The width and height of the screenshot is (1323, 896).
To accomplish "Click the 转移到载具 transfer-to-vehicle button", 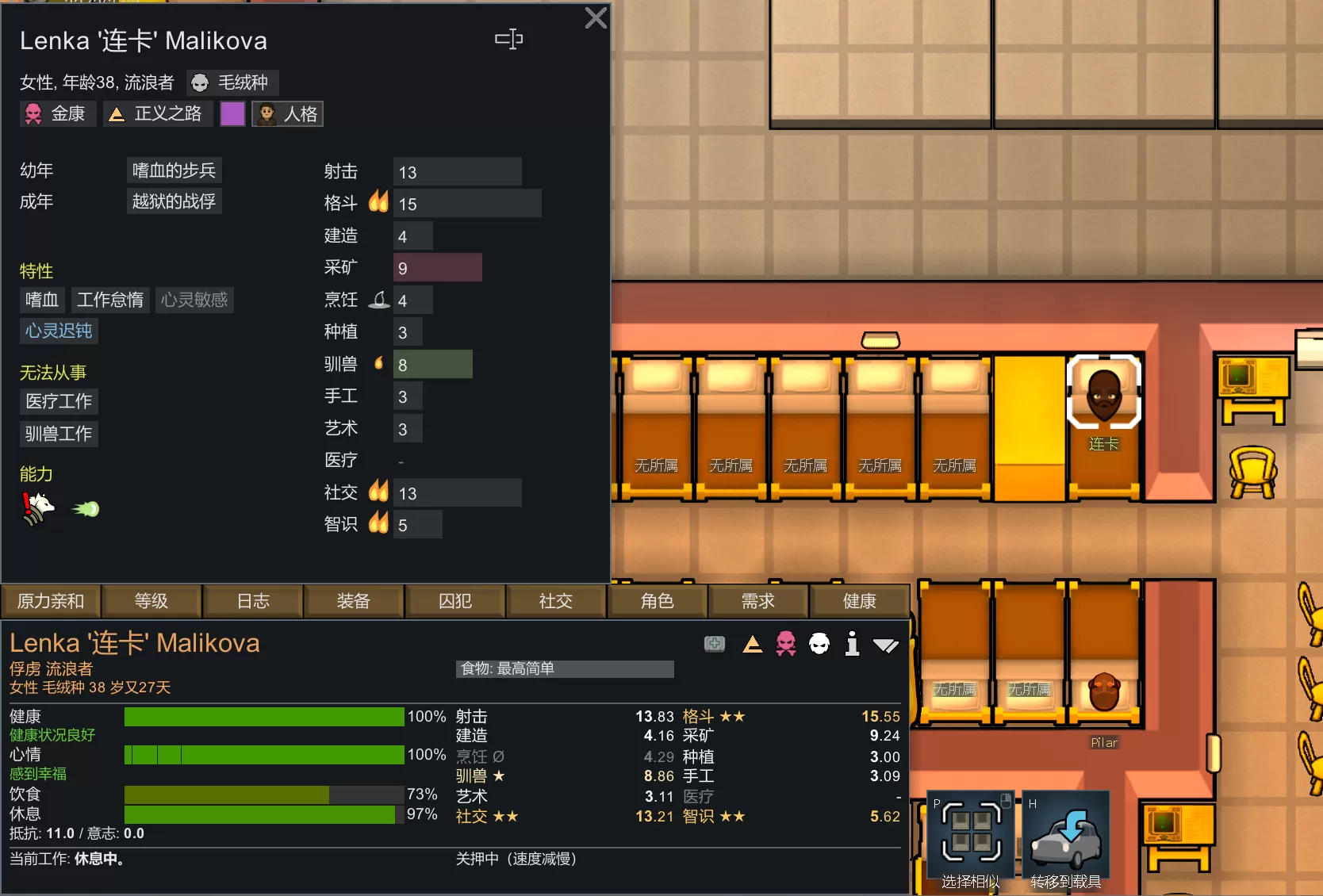I will 1066,840.
